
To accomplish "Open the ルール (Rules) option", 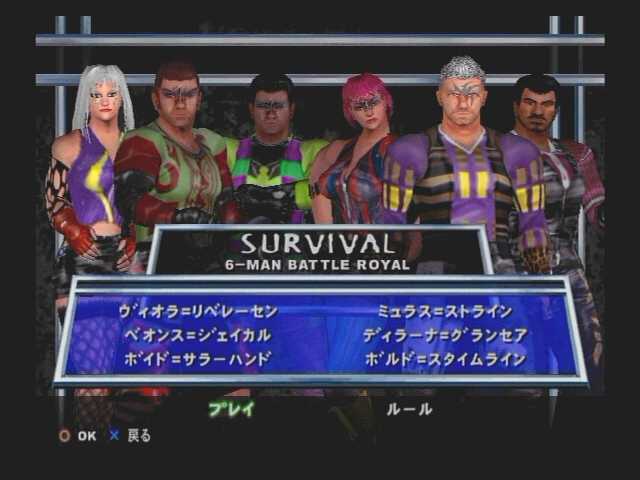I will coord(412,408).
